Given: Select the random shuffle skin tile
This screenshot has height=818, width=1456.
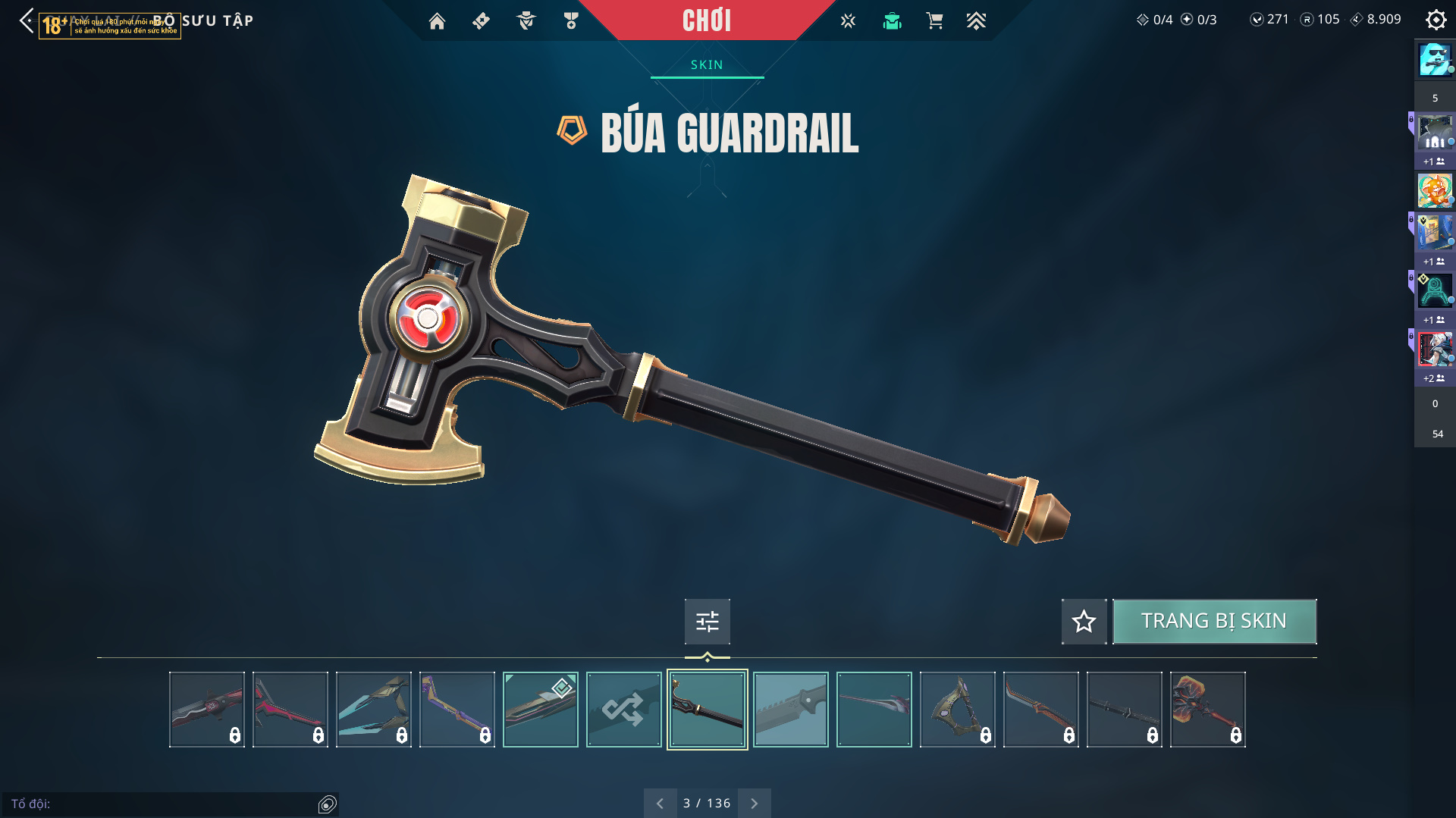Looking at the screenshot, I should coord(623,710).
